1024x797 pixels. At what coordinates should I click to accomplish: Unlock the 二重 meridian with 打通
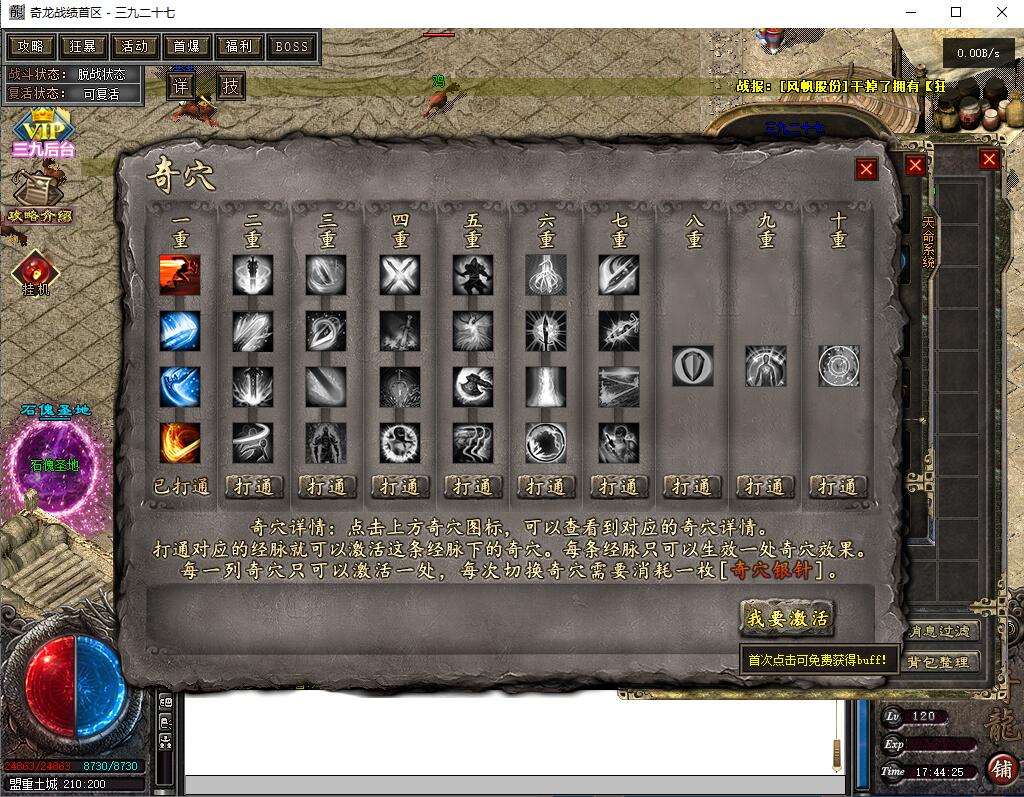pyautogui.click(x=254, y=487)
